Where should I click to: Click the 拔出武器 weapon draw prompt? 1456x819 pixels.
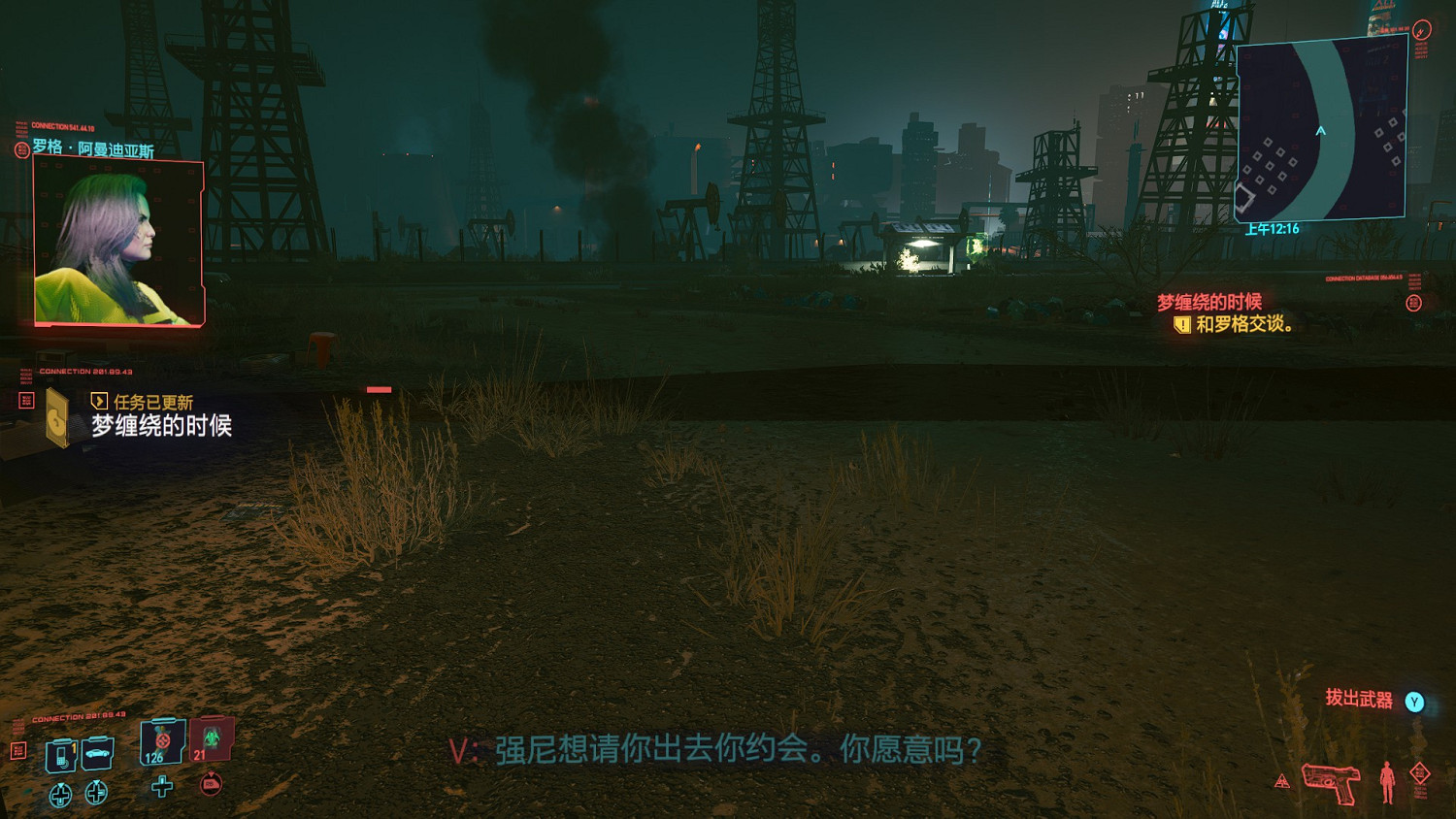point(1359,700)
